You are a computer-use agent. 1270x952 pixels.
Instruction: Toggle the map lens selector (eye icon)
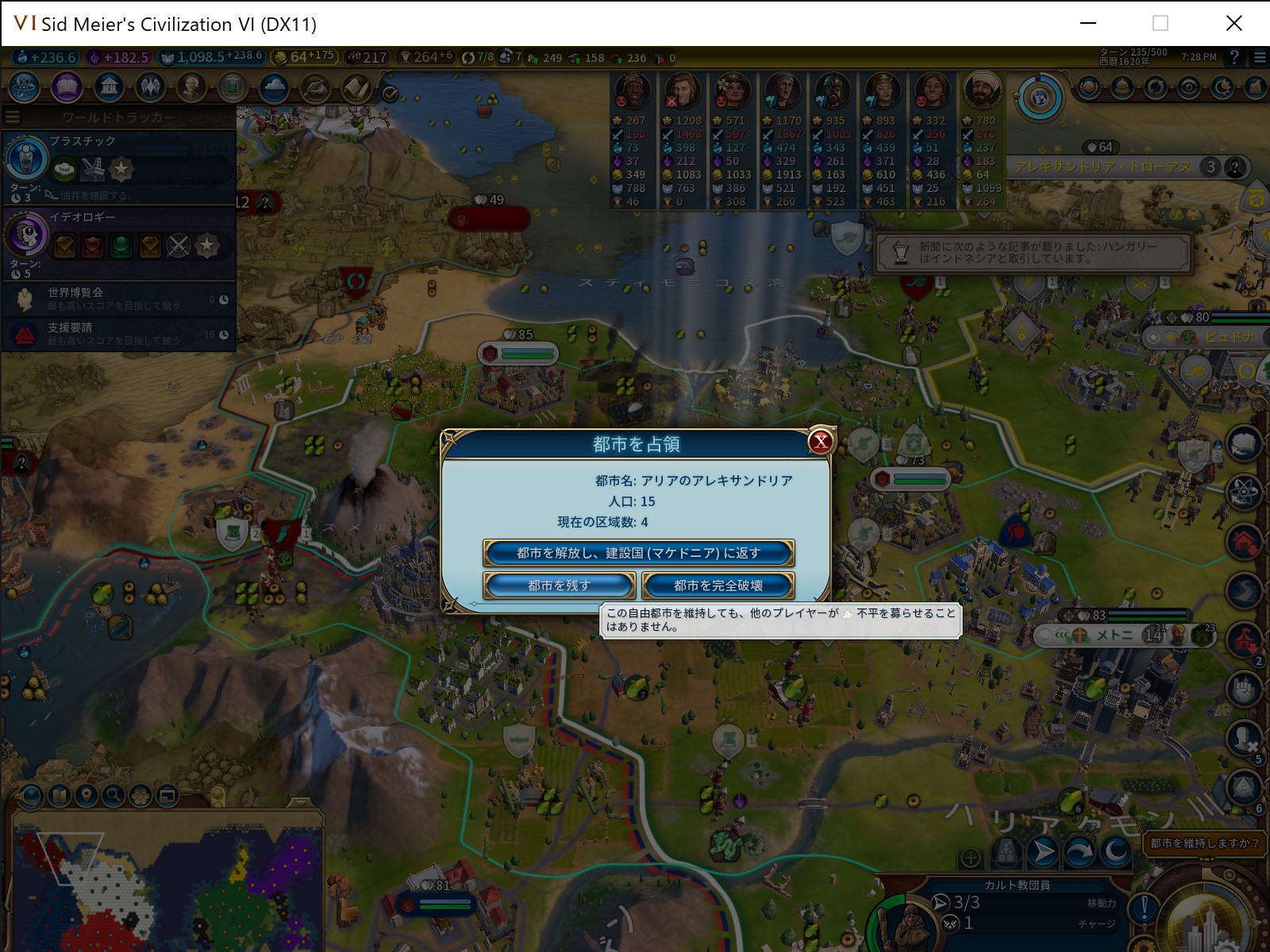1189,86
